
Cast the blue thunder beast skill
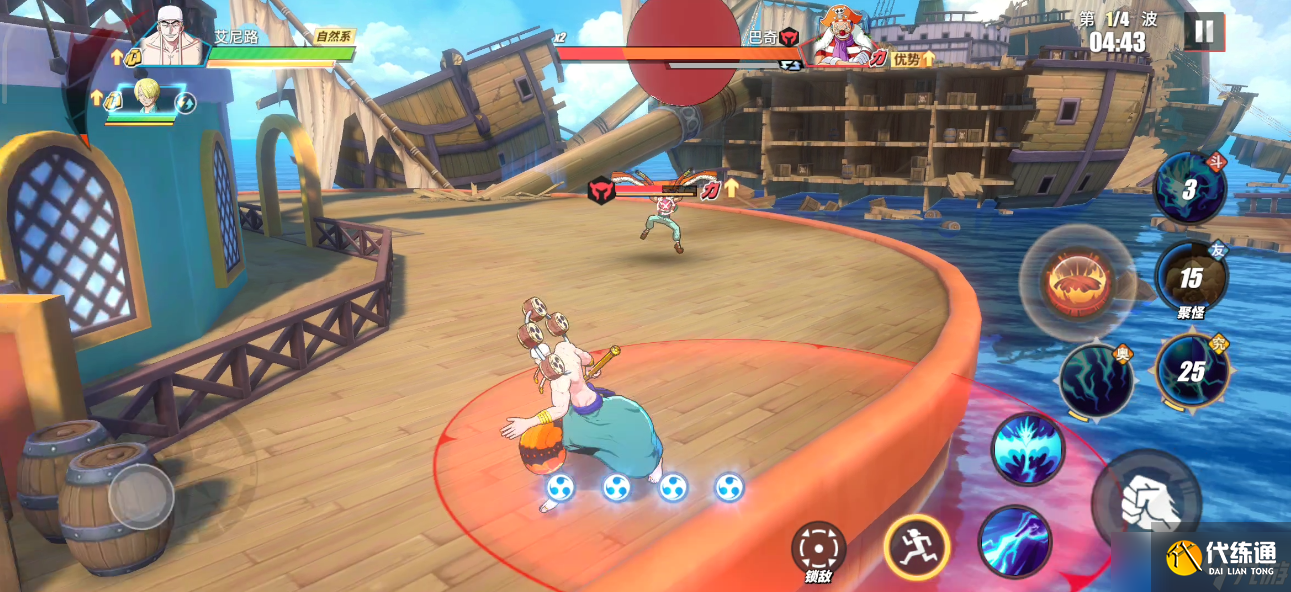(x=1028, y=449)
